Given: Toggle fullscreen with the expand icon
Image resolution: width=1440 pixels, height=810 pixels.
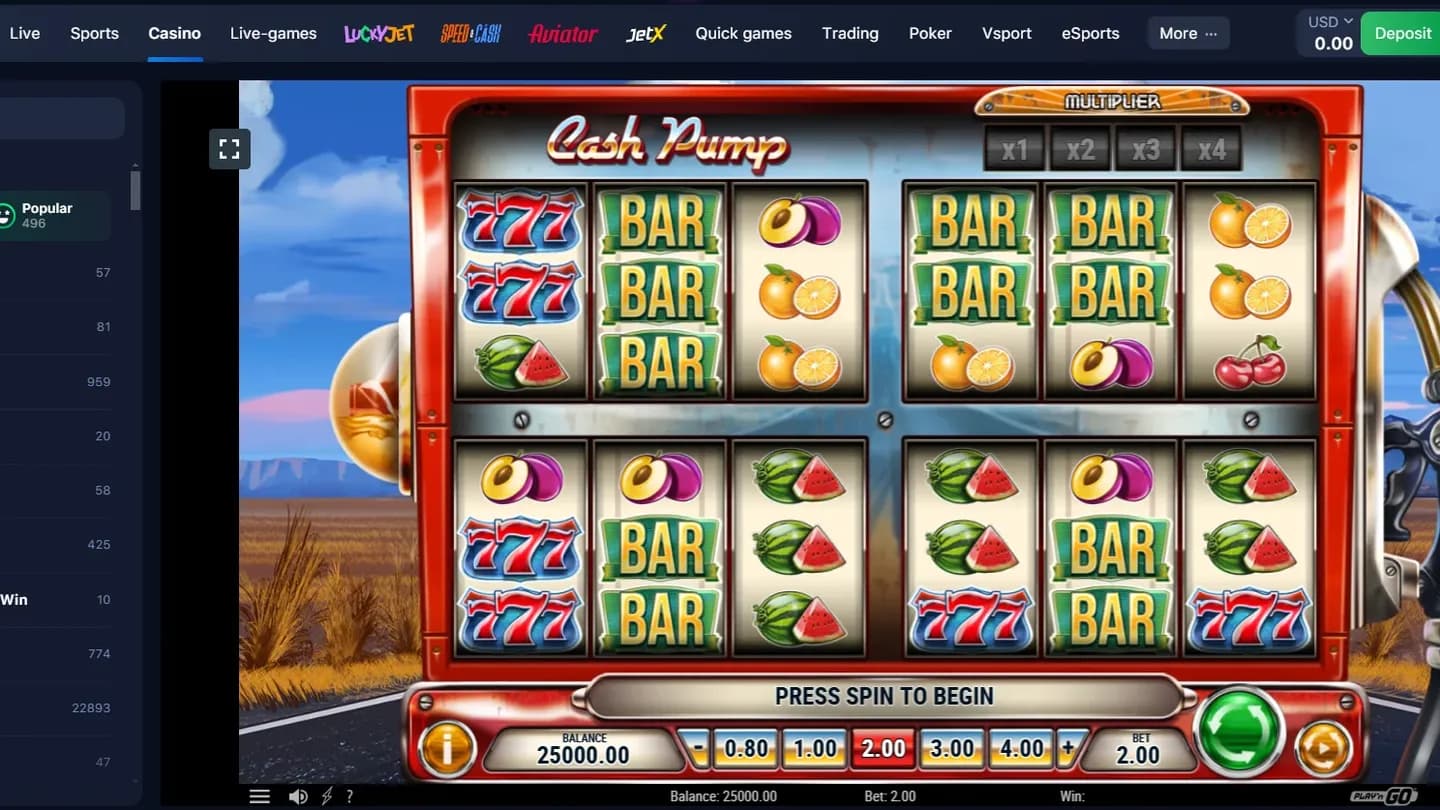Looking at the screenshot, I should pyautogui.click(x=229, y=148).
